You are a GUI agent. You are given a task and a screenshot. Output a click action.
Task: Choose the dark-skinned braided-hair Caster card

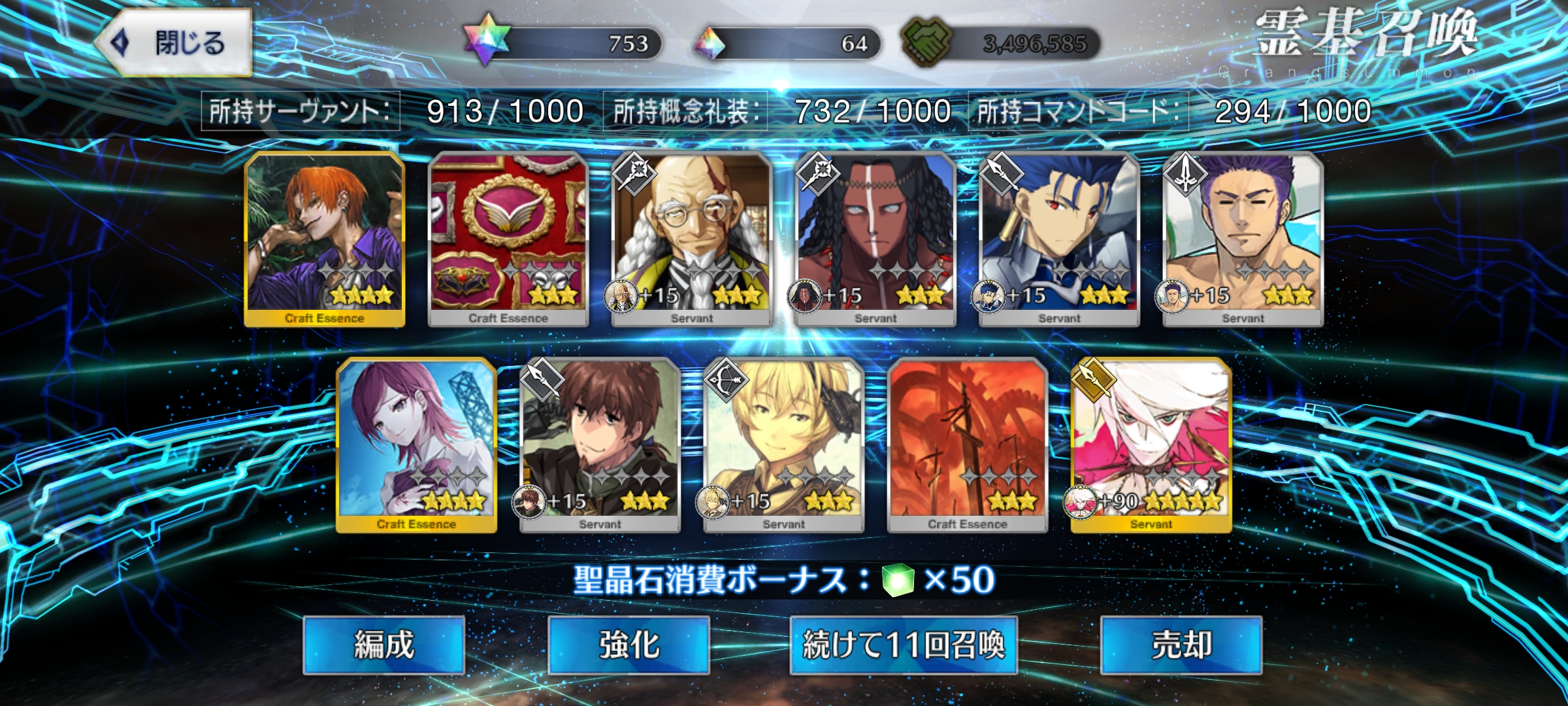[x=876, y=239]
